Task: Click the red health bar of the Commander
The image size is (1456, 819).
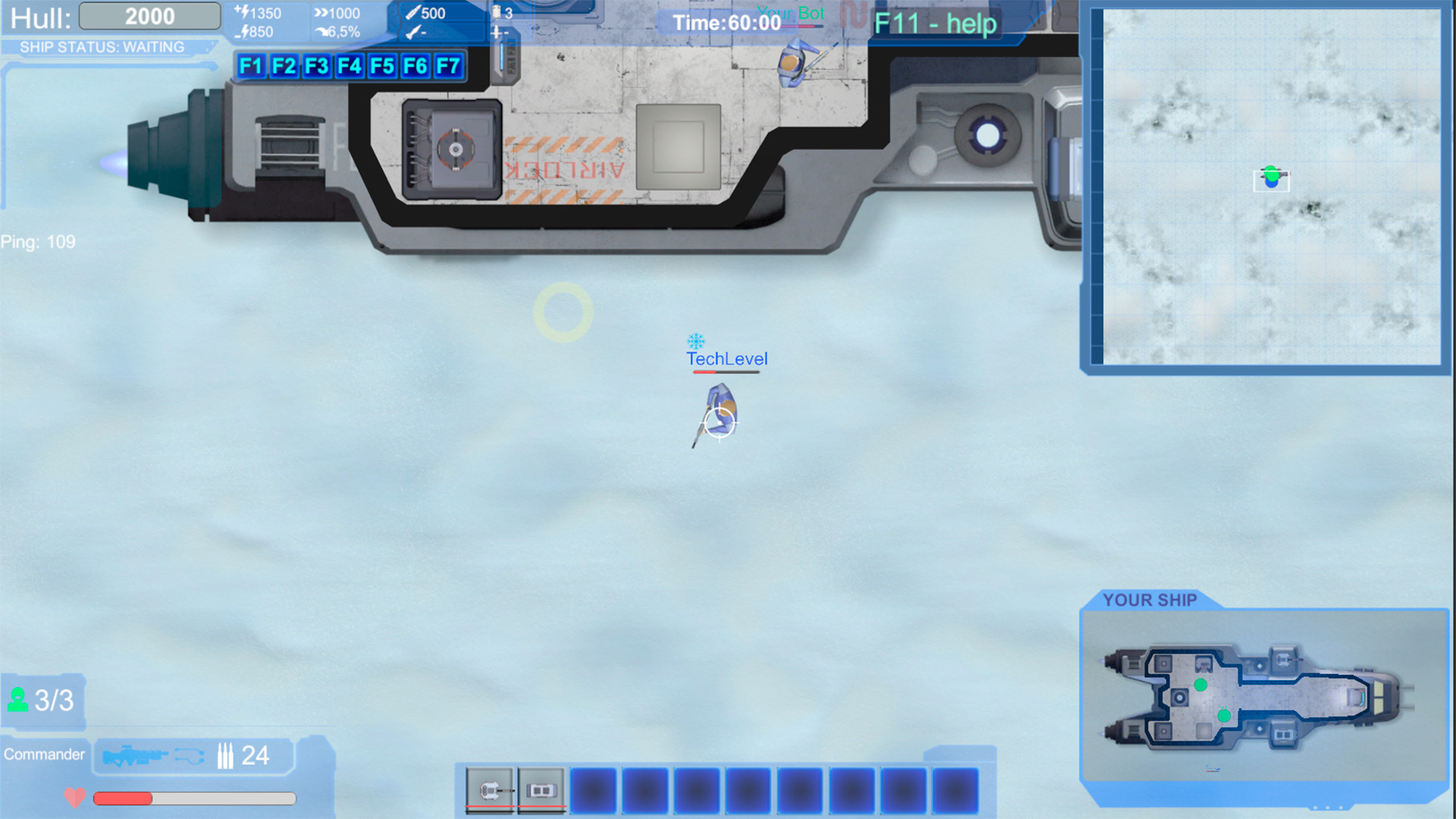Action: pyautogui.click(x=121, y=798)
